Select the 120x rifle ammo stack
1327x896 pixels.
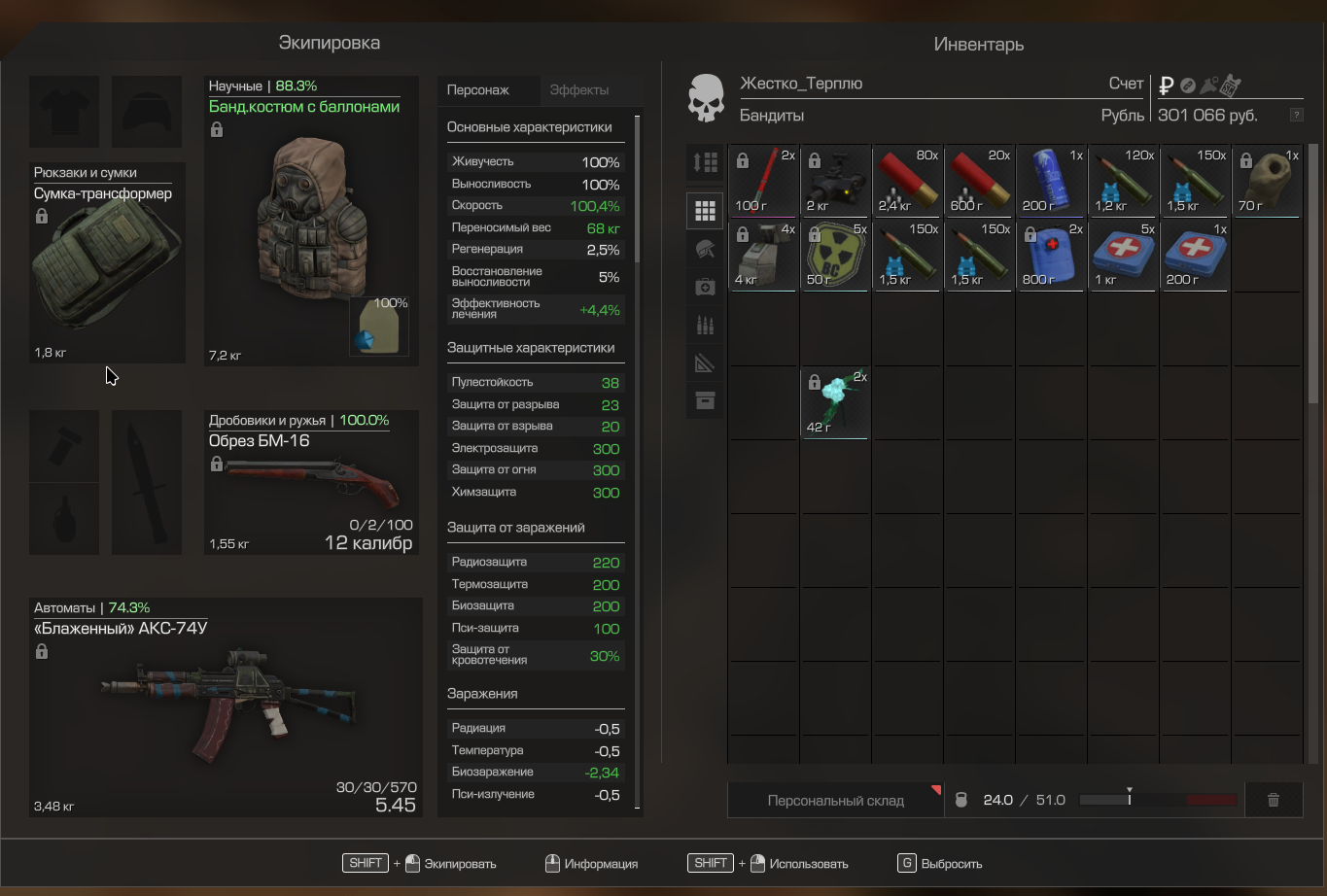click(1123, 181)
